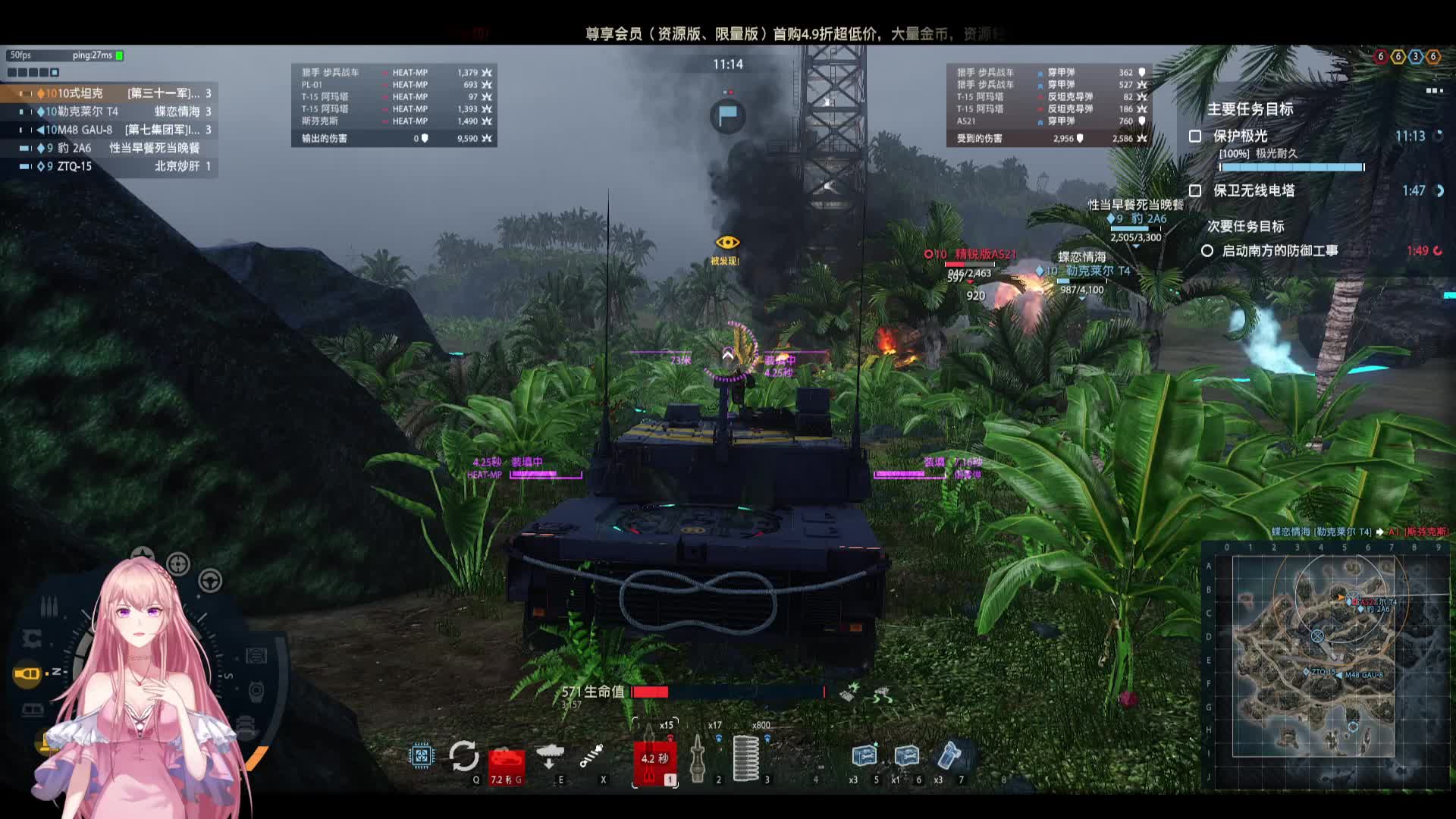
Task: Activate the circular arrows reload ability
Action: point(463,756)
